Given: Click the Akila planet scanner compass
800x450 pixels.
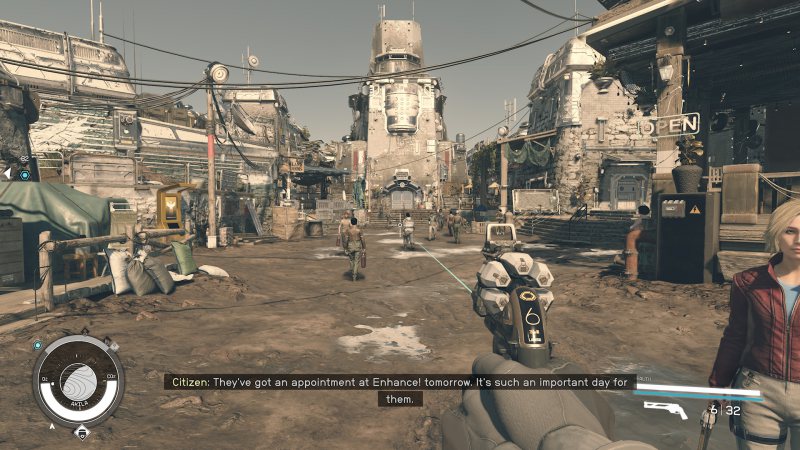Looking at the screenshot, I should click(x=78, y=381).
